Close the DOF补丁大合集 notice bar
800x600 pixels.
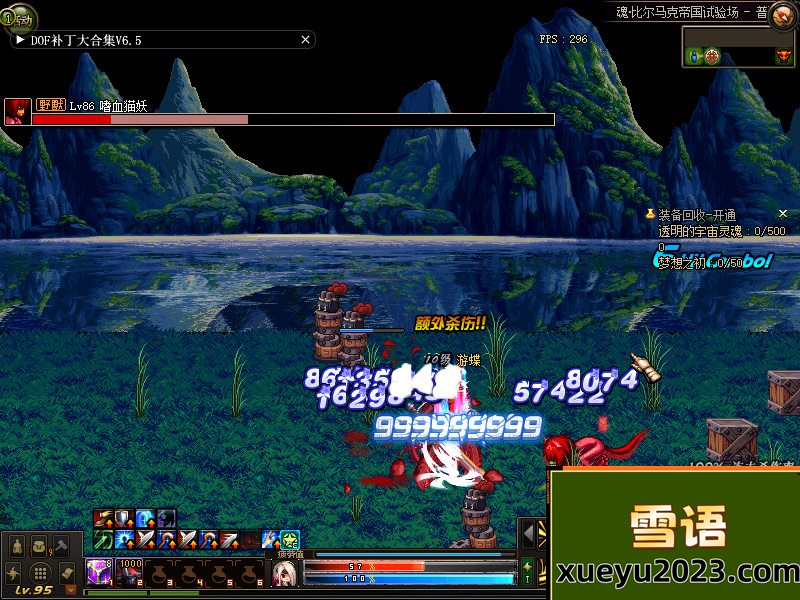(x=306, y=40)
